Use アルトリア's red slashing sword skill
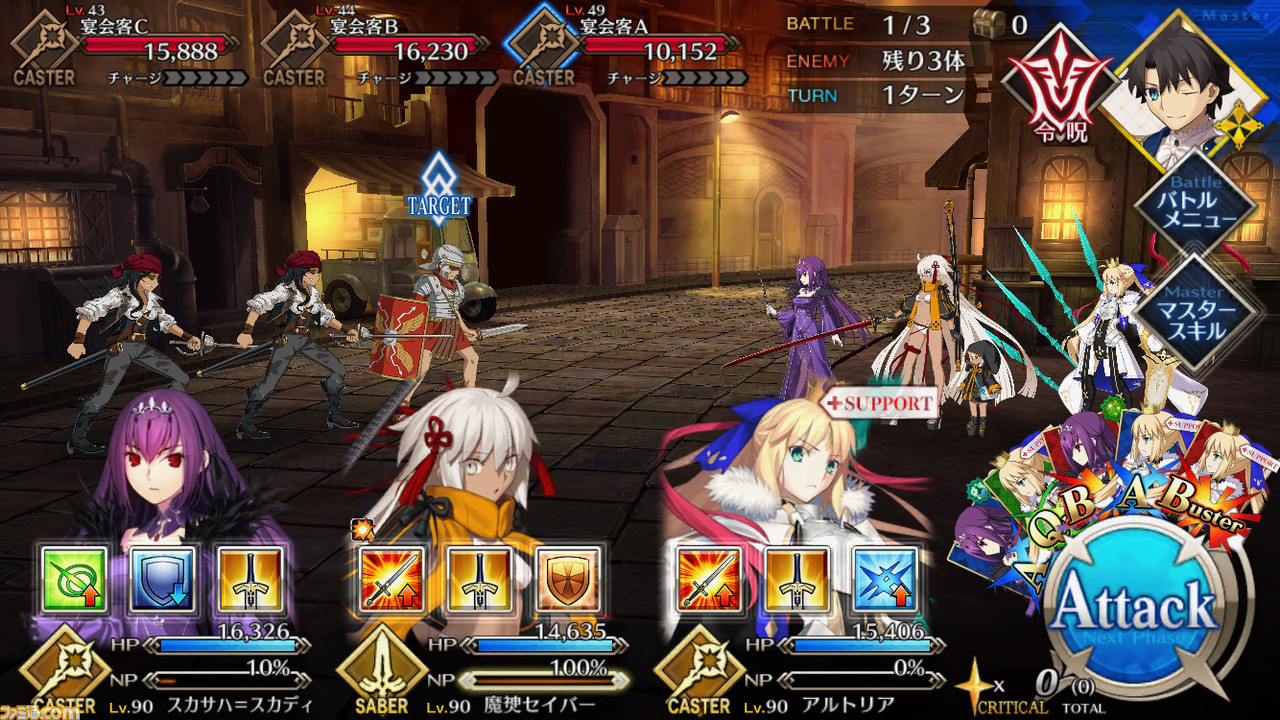 [x=707, y=579]
